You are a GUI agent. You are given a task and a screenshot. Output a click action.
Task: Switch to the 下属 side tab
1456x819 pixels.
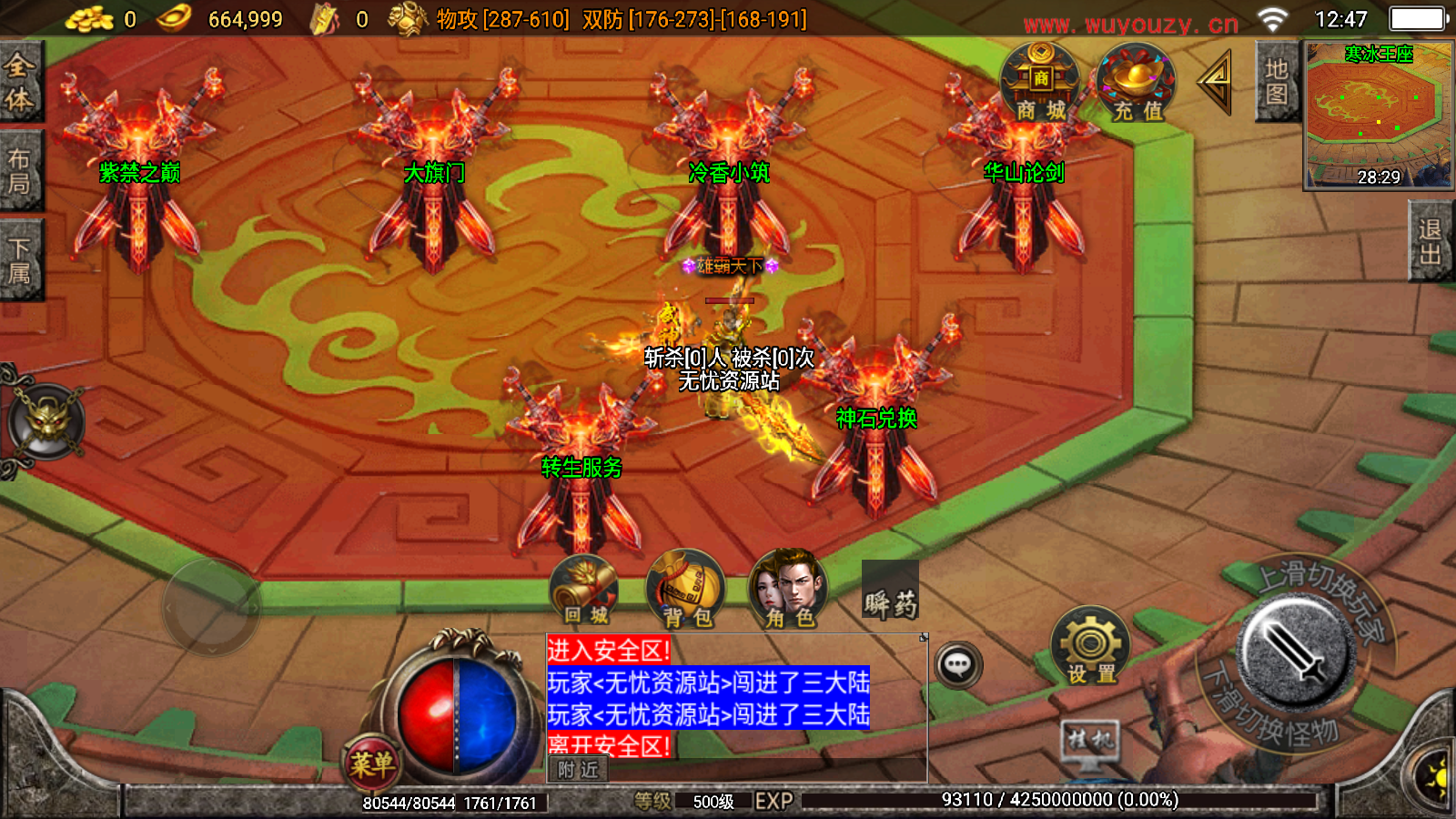pos(20,260)
